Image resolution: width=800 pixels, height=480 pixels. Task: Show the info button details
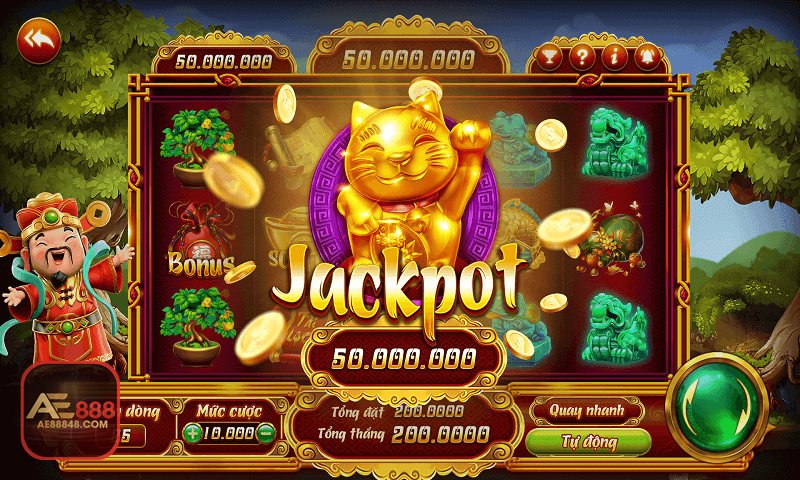point(612,56)
